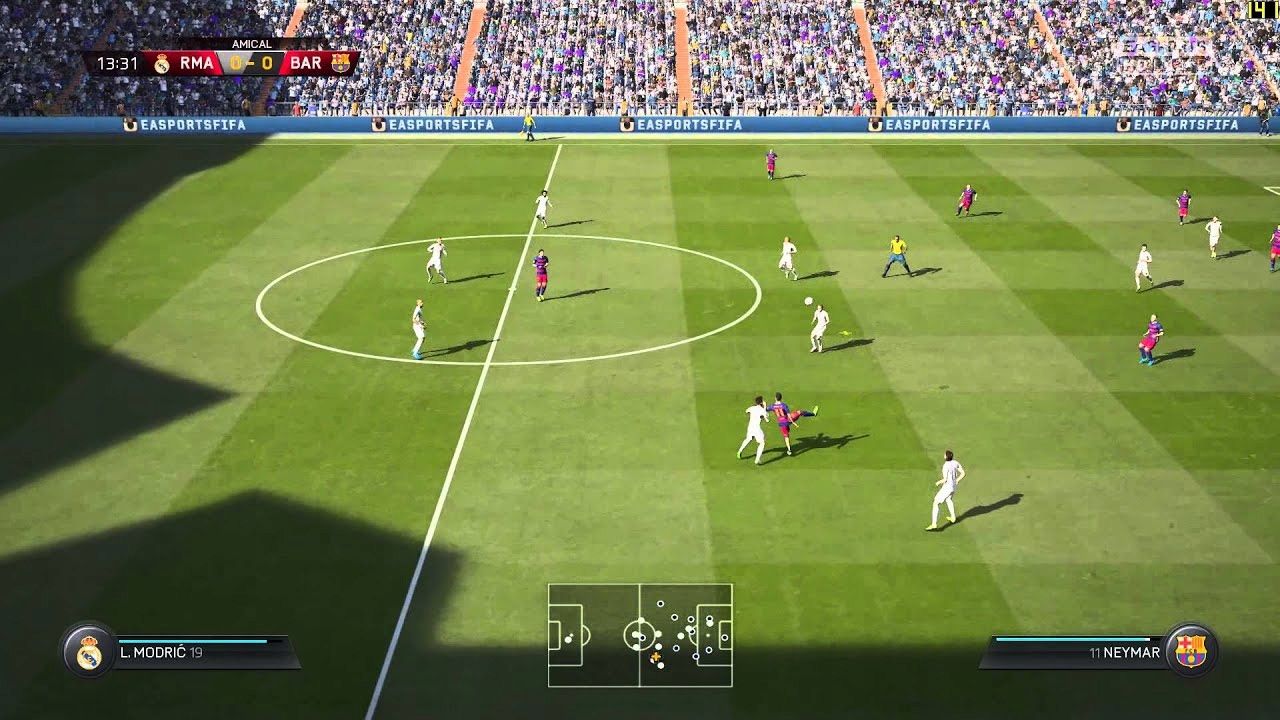
Task: Click the BAR team label on scoreboard
Action: (306, 64)
